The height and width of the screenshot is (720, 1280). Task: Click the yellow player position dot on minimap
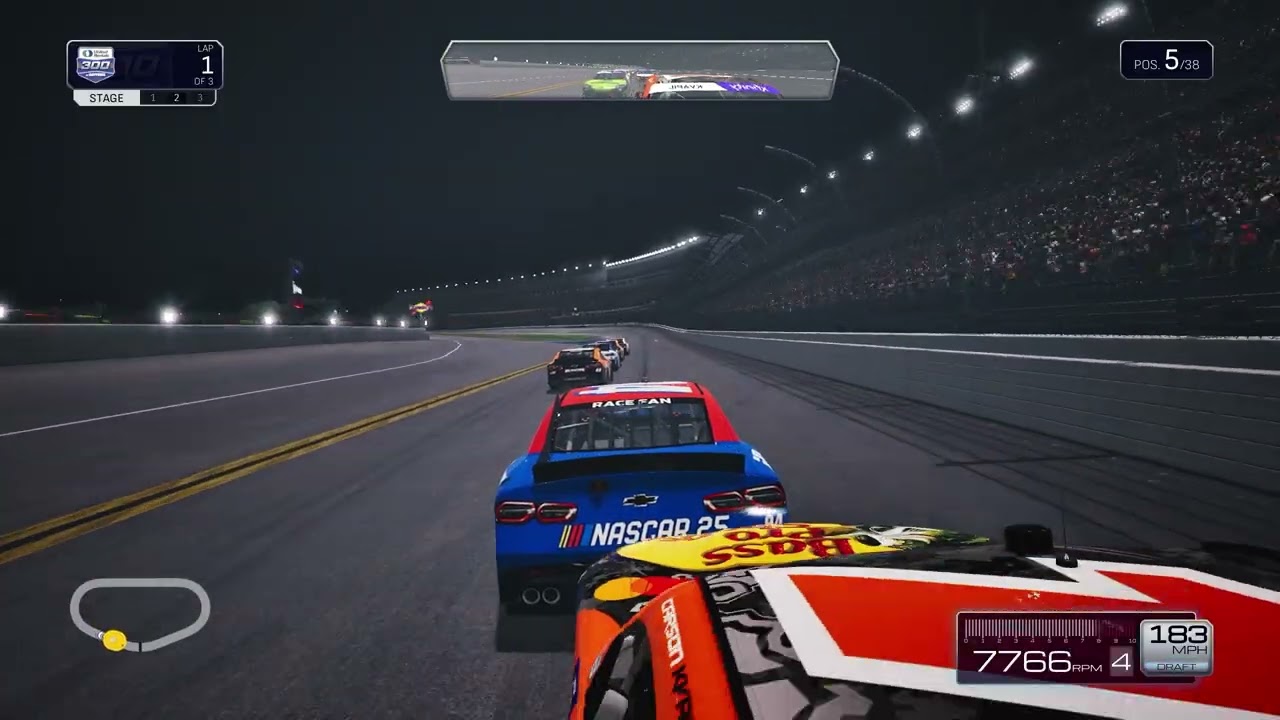pyautogui.click(x=113, y=641)
